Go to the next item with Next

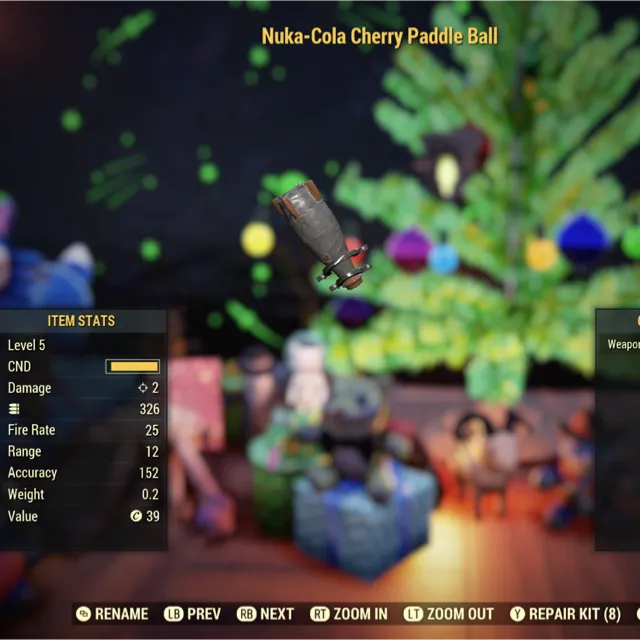point(266,614)
